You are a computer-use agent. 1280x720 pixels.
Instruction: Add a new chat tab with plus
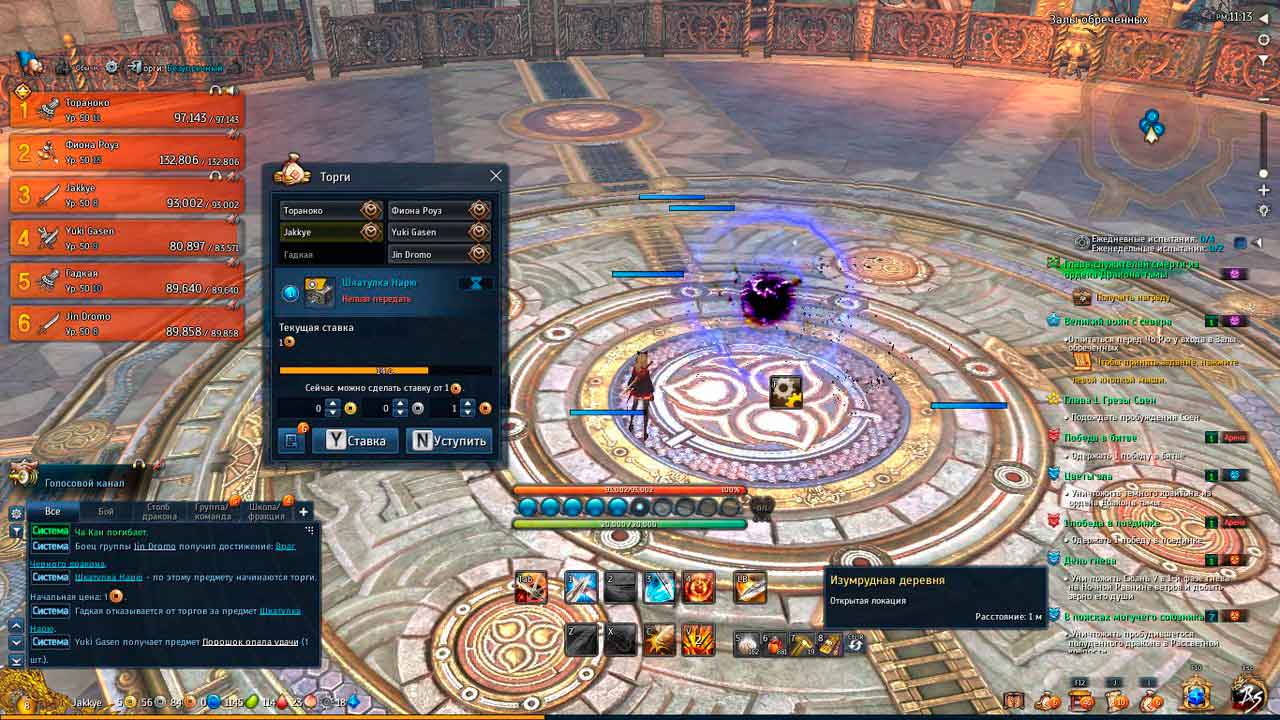(304, 511)
